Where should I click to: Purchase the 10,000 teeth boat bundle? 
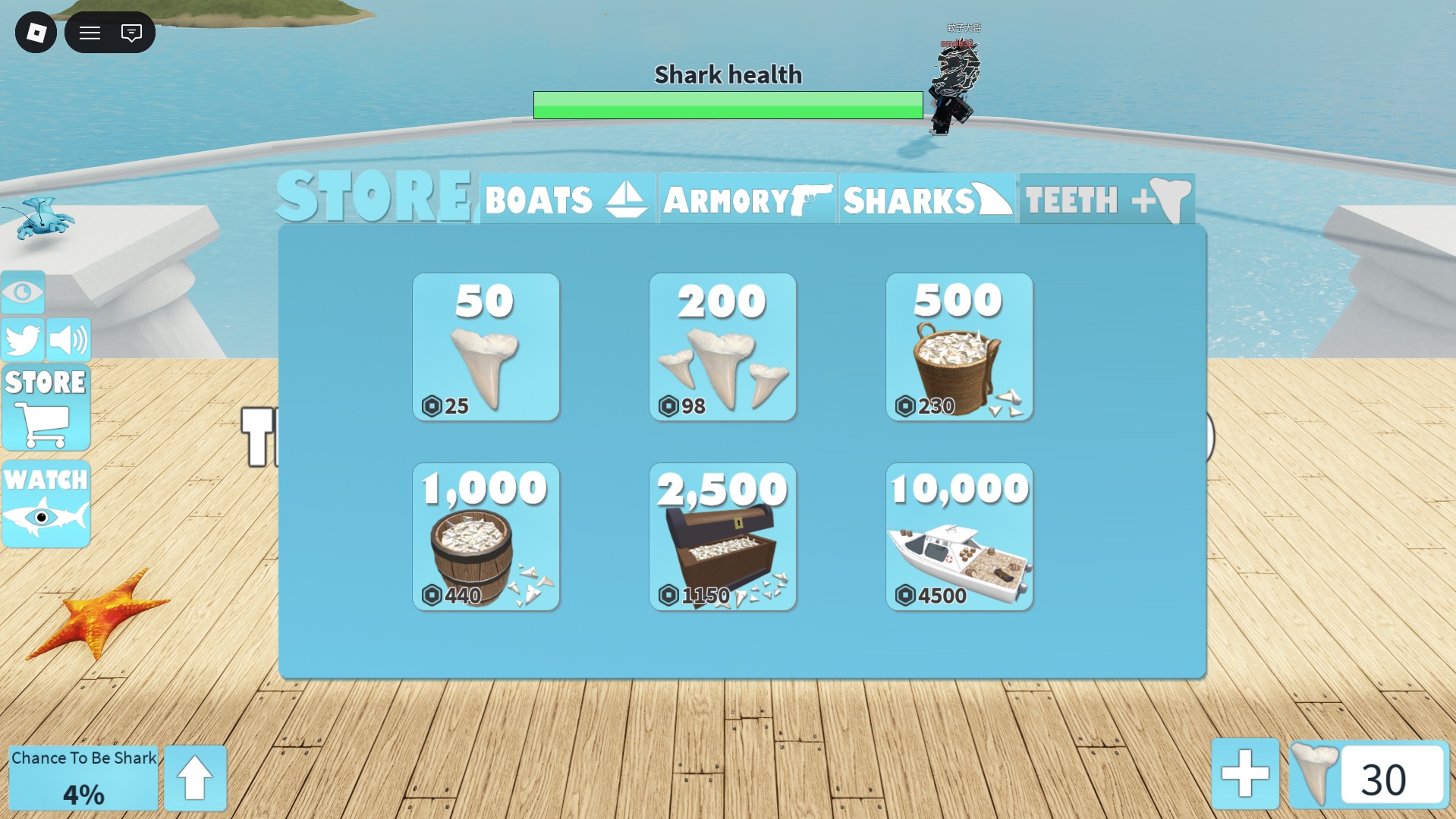(959, 537)
